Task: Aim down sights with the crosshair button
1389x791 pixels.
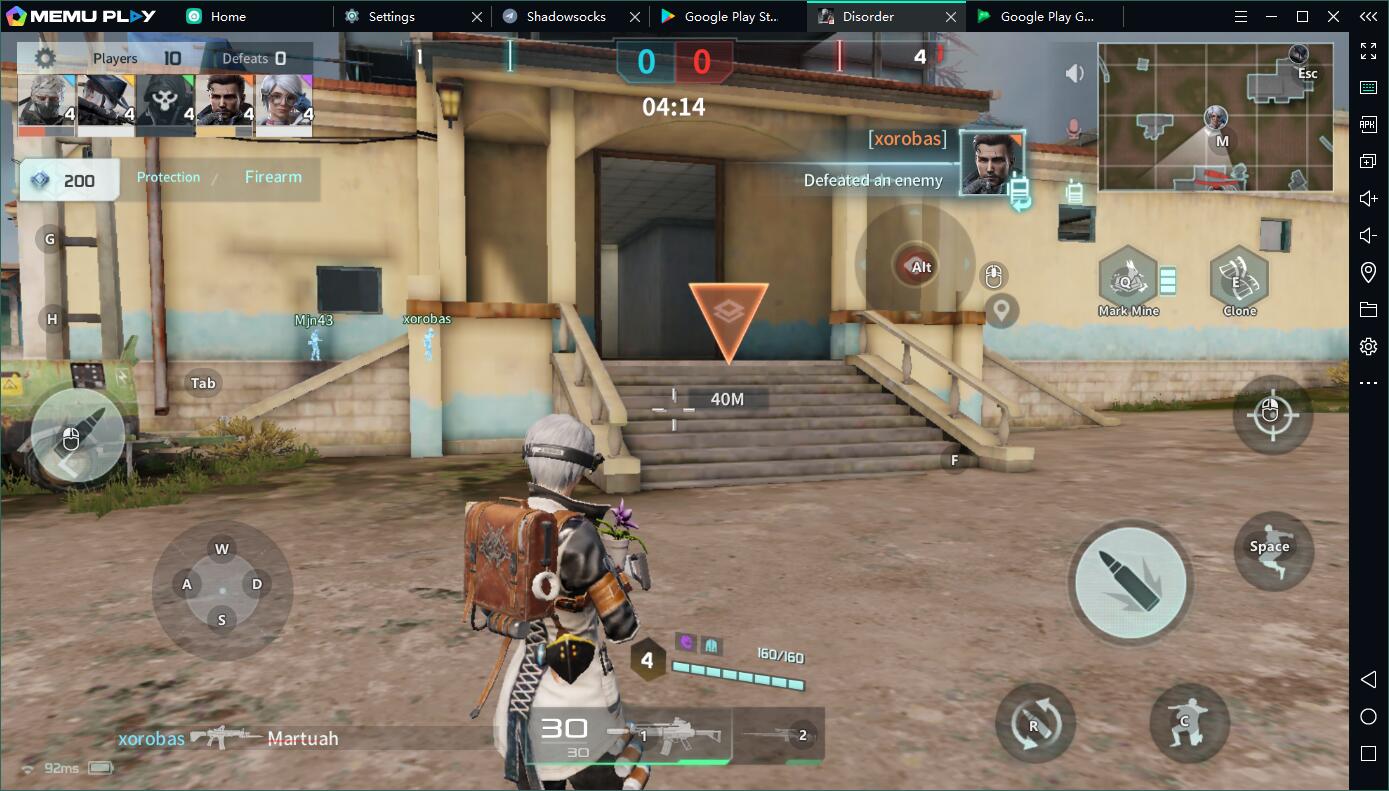Action: pos(1271,414)
